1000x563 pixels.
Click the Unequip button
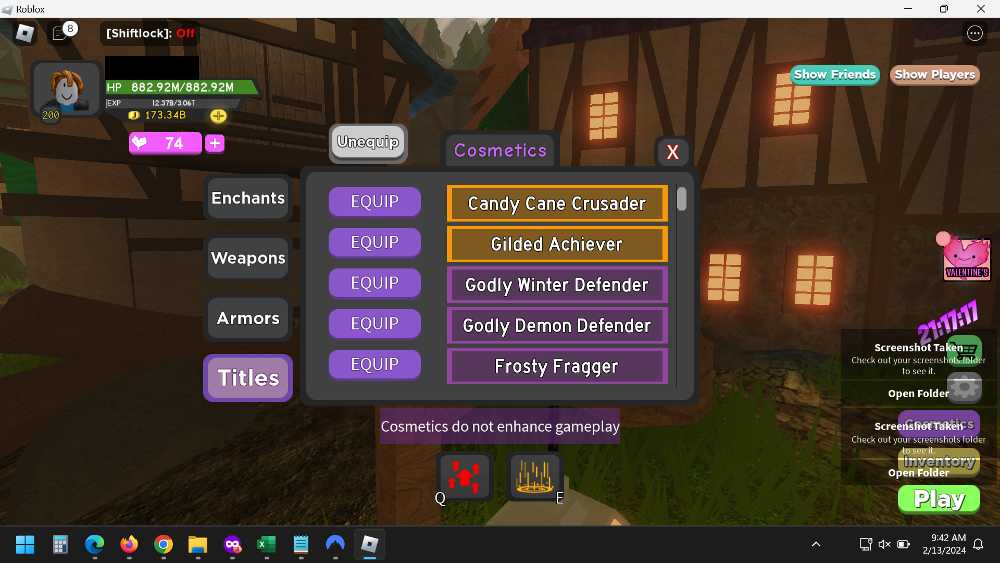[368, 142]
